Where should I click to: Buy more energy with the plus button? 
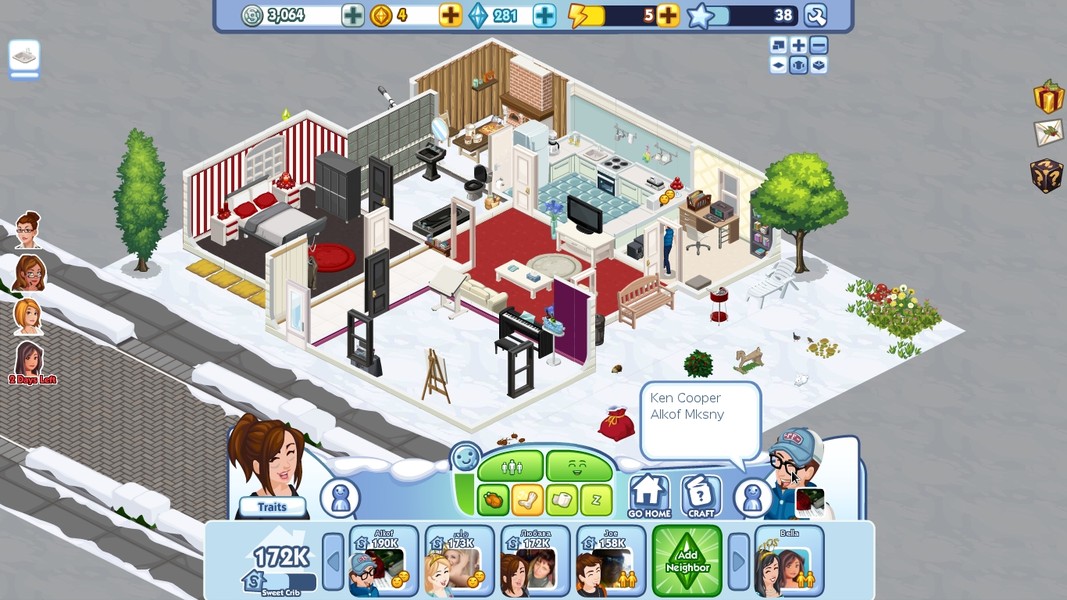tap(667, 15)
